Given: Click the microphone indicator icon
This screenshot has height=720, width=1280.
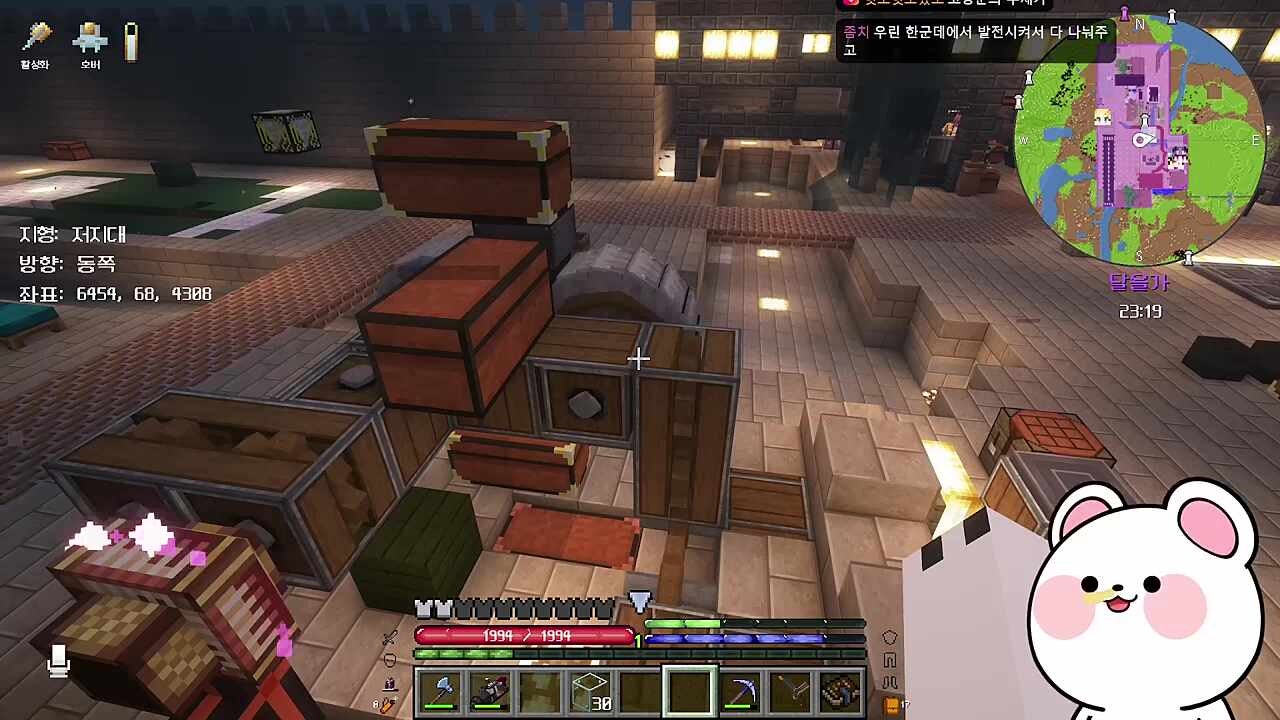Looking at the screenshot, I should [58, 659].
